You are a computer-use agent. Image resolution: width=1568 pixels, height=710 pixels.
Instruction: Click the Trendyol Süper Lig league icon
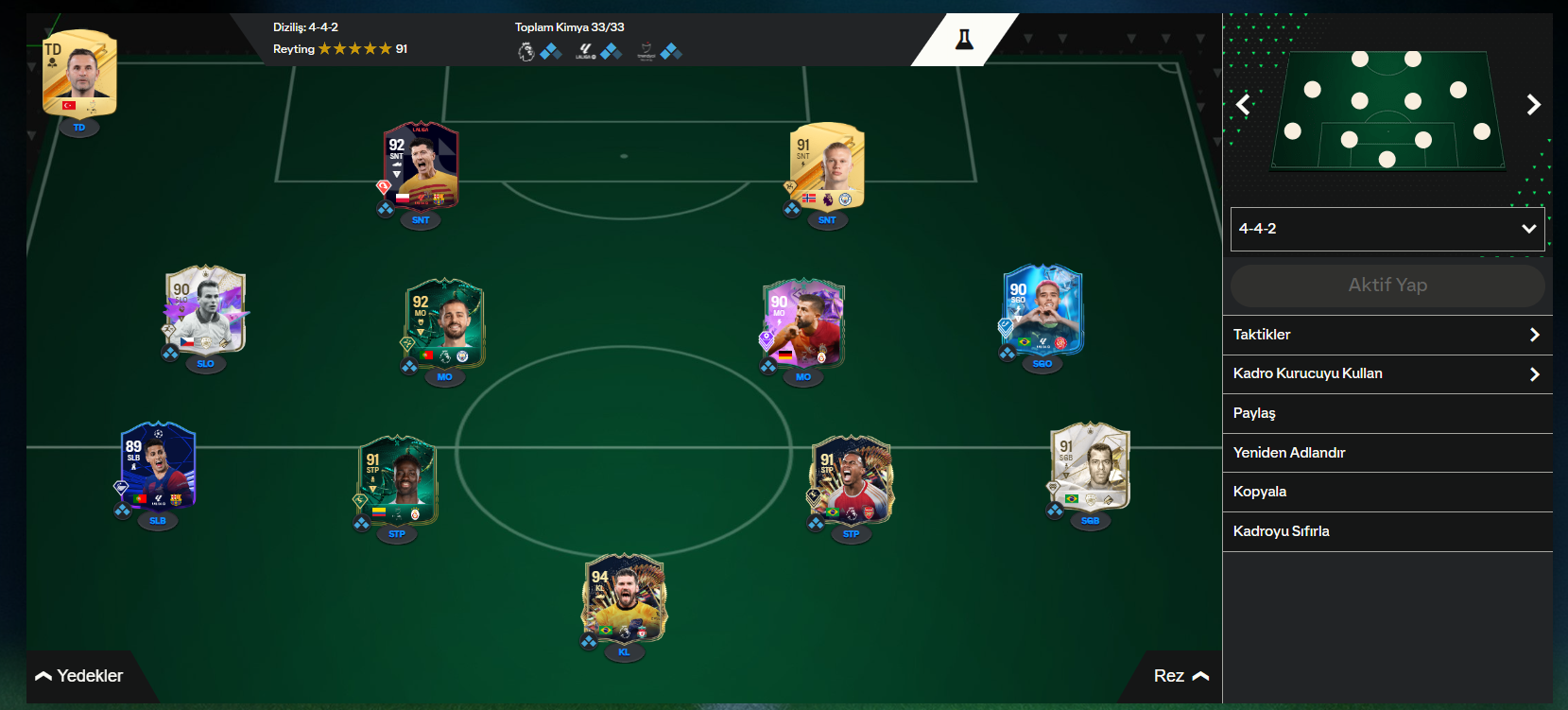(647, 52)
